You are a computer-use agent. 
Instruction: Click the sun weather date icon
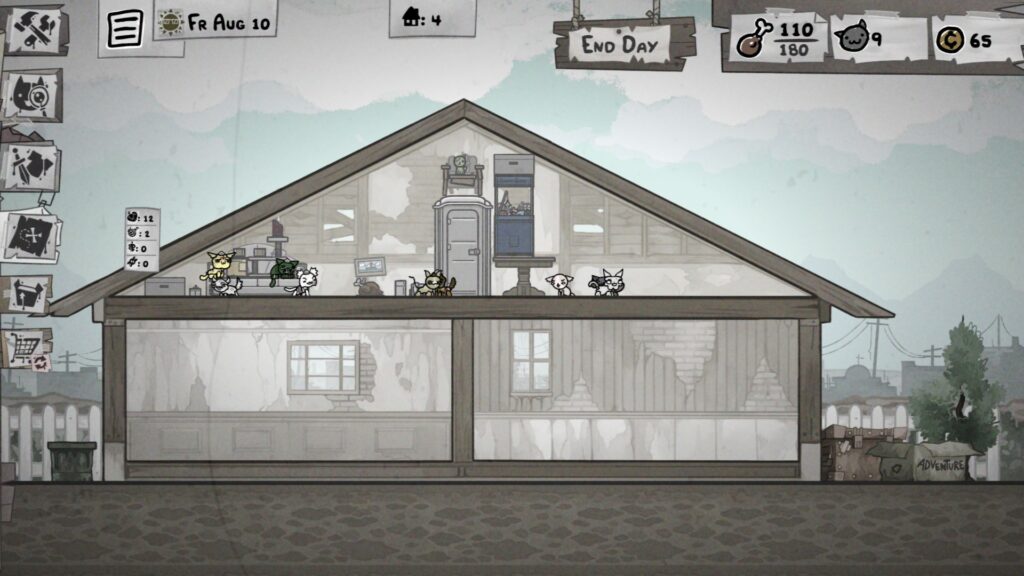pos(171,22)
